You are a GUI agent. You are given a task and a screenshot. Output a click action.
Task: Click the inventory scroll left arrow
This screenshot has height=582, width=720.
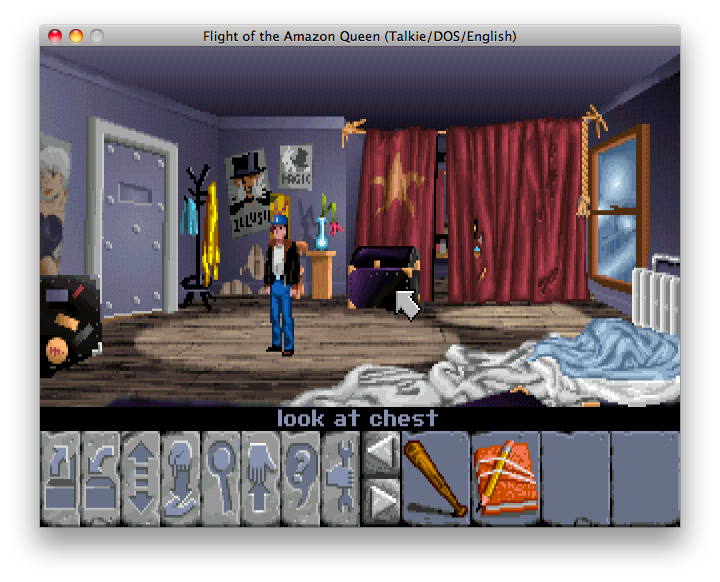[x=380, y=456]
